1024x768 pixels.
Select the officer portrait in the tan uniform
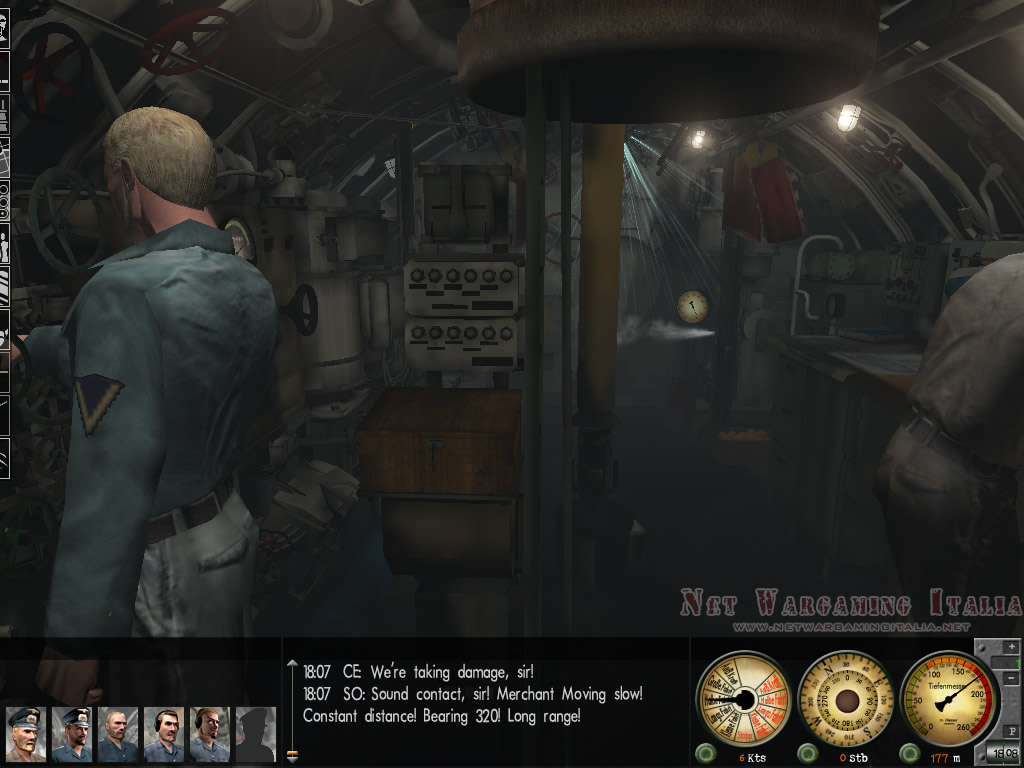click(x=26, y=734)
